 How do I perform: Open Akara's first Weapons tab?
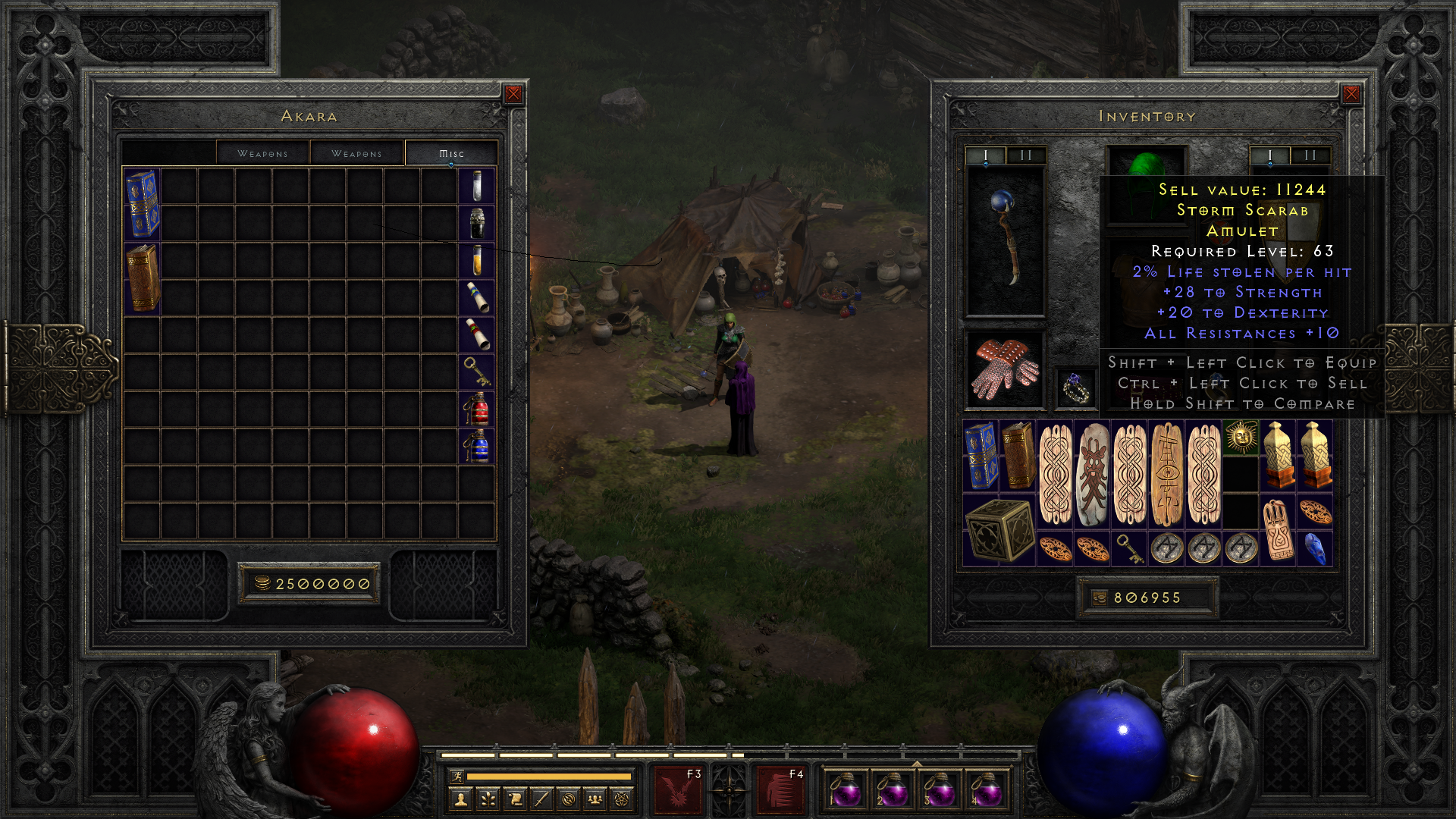(x=263, y=153)
